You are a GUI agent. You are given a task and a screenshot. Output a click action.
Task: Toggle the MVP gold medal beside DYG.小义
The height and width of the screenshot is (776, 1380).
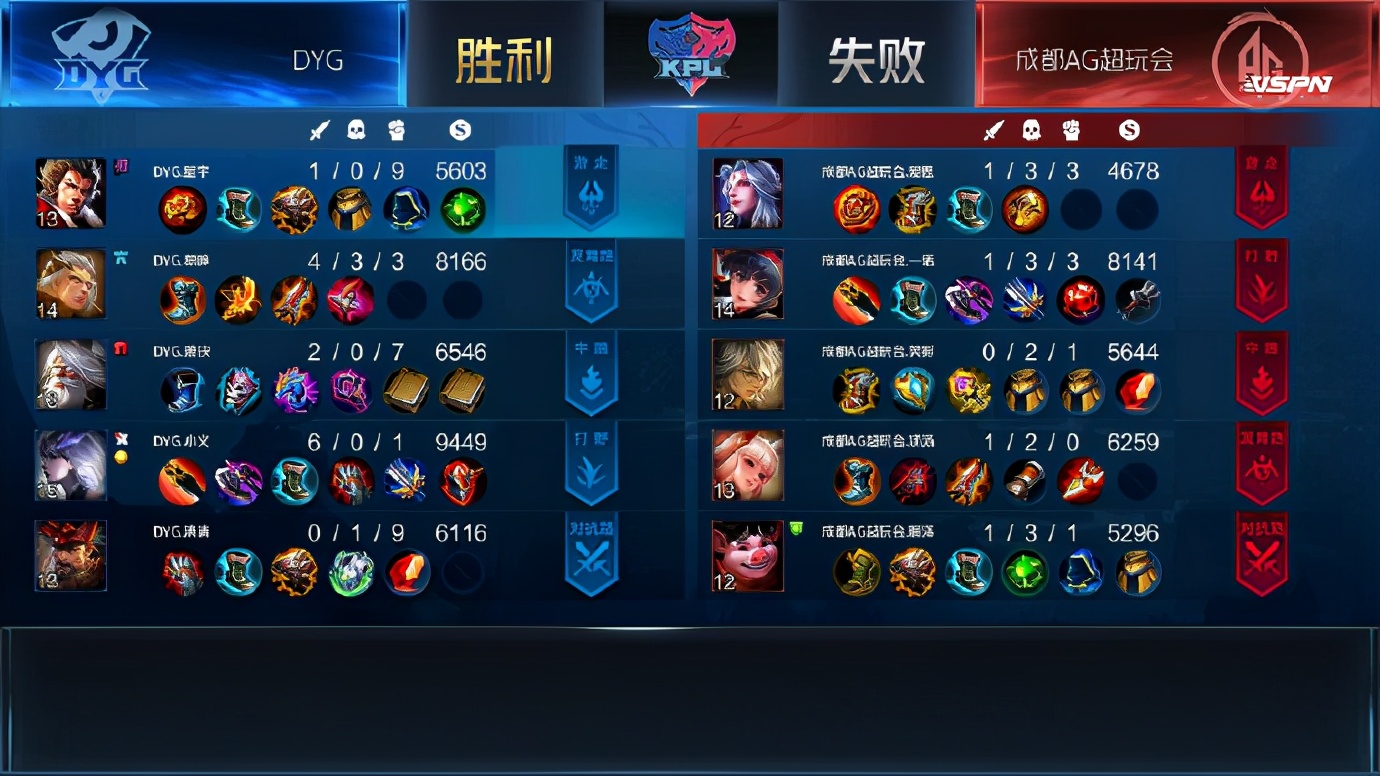[121, 455]
